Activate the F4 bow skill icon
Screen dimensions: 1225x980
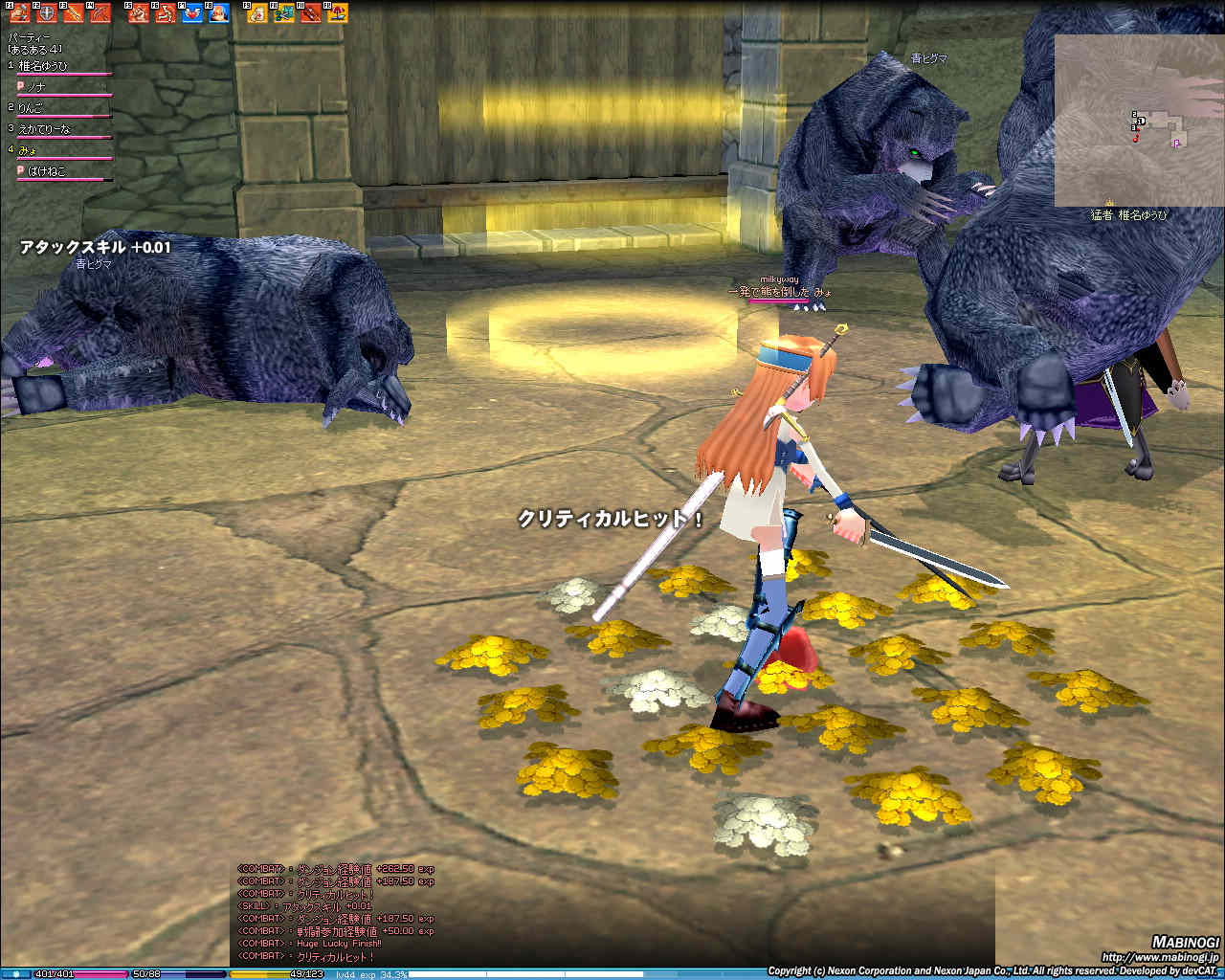point(100,13)
